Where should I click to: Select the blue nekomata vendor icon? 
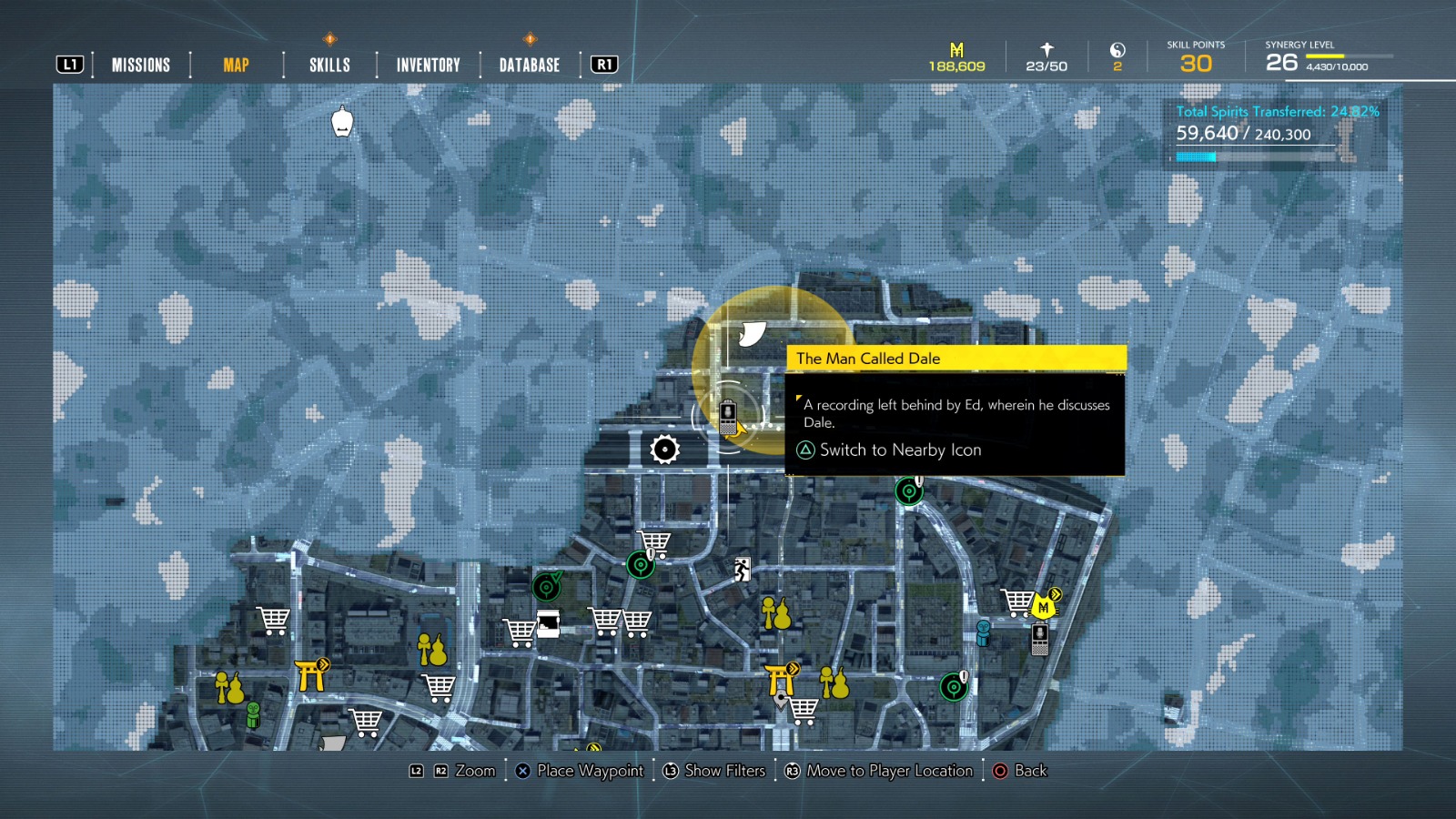983,632
